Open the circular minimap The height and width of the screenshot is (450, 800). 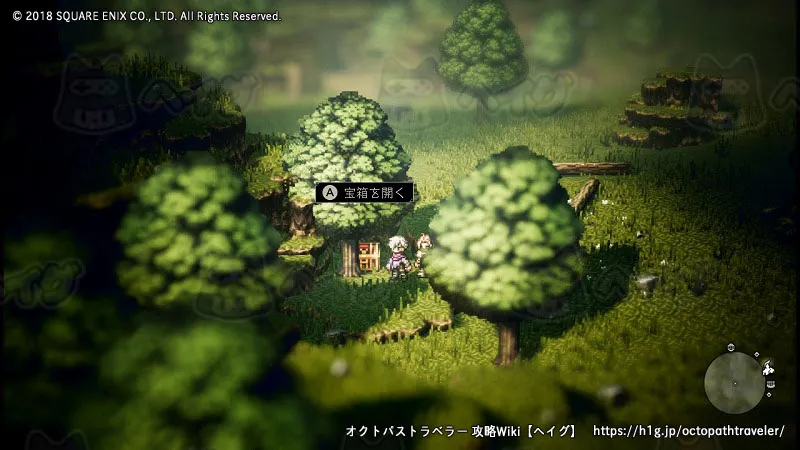[x=734, y=381]
